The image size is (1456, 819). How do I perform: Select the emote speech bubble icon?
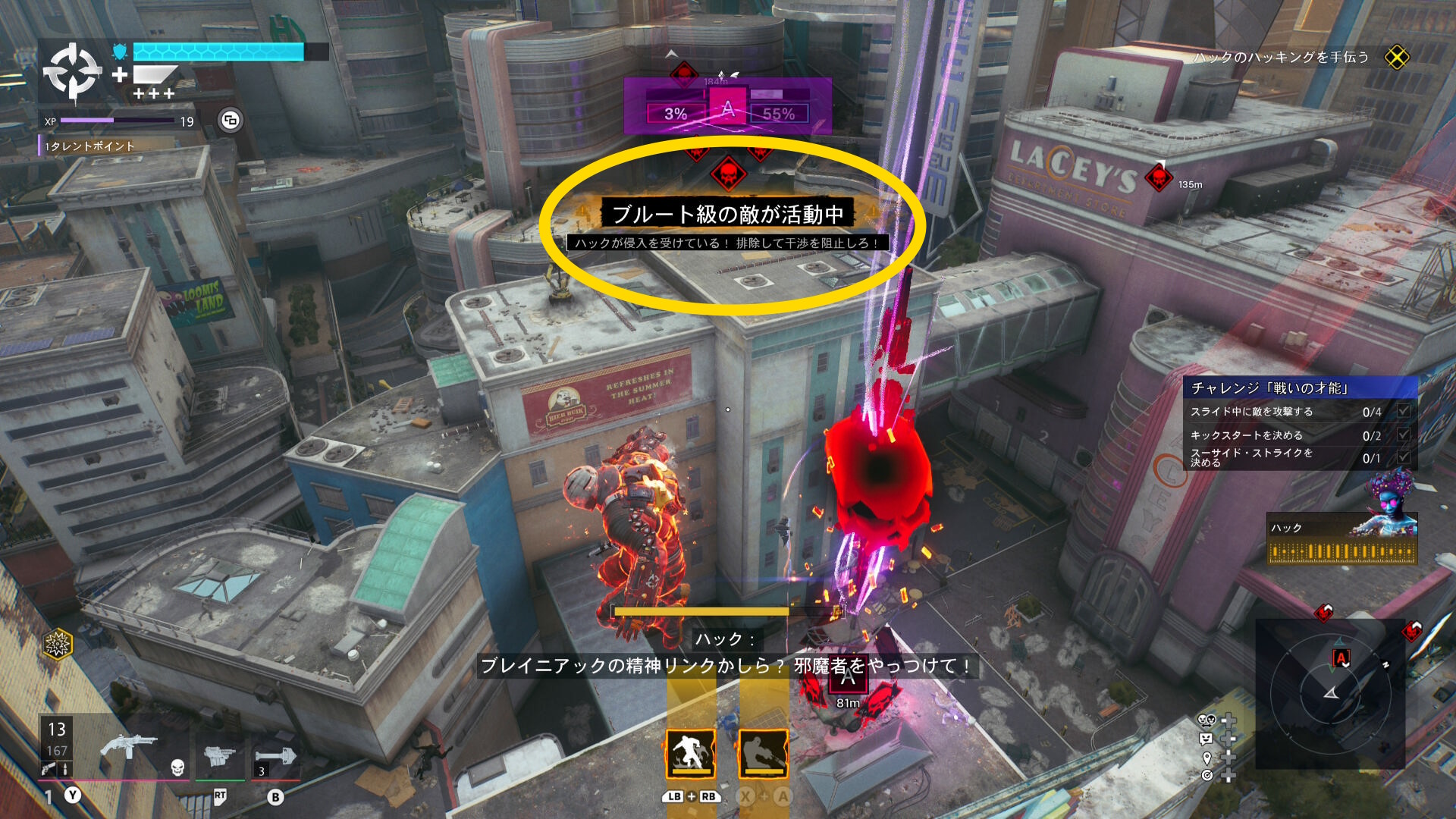[x=1206, y=739]
